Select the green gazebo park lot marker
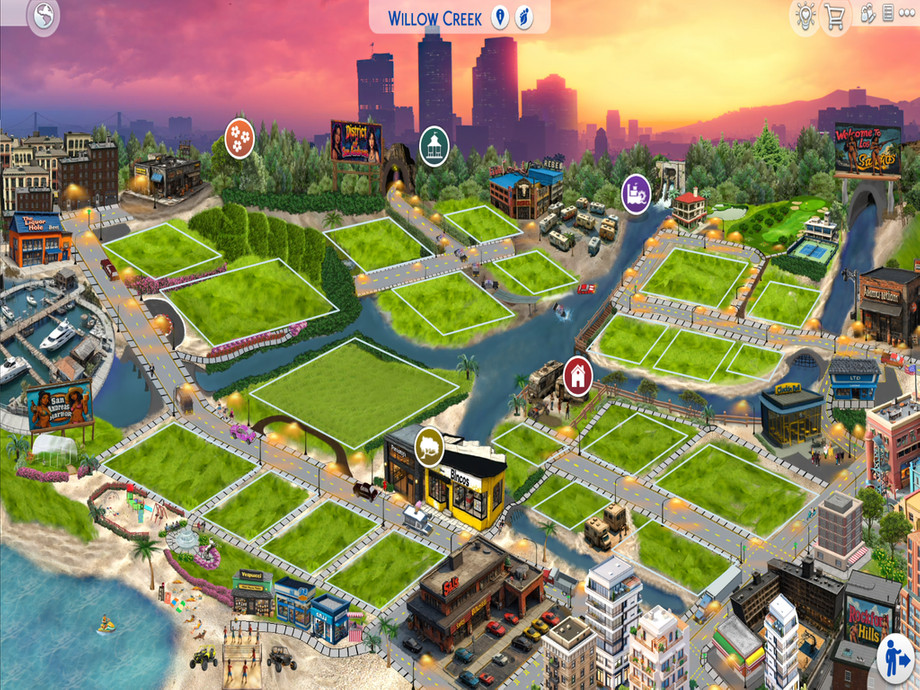Image resolution: width=920 pixels, height=690 pixels. [434, 145]
